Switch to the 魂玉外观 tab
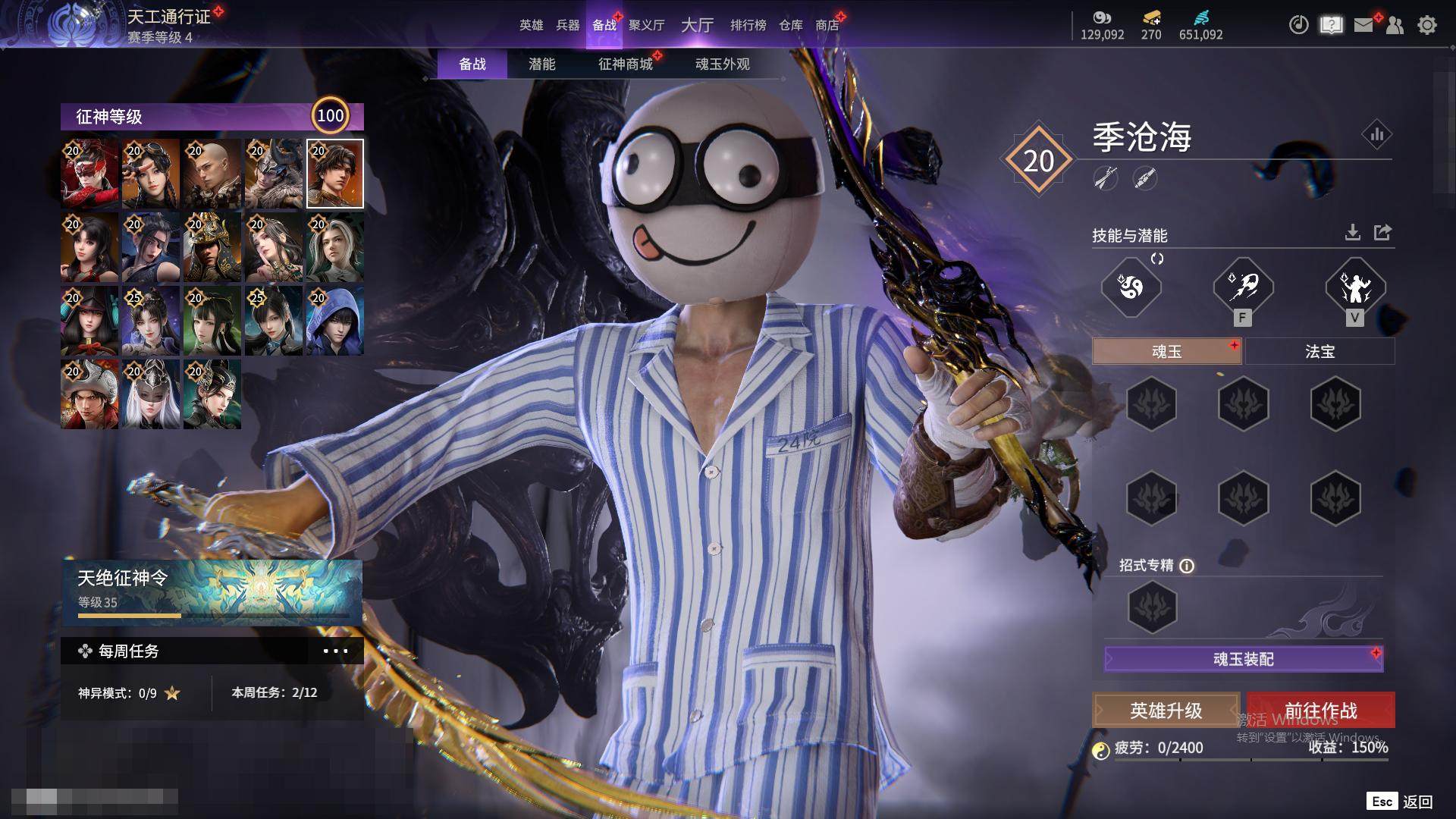The image size is (1456, 819). (x=722, y=64)
